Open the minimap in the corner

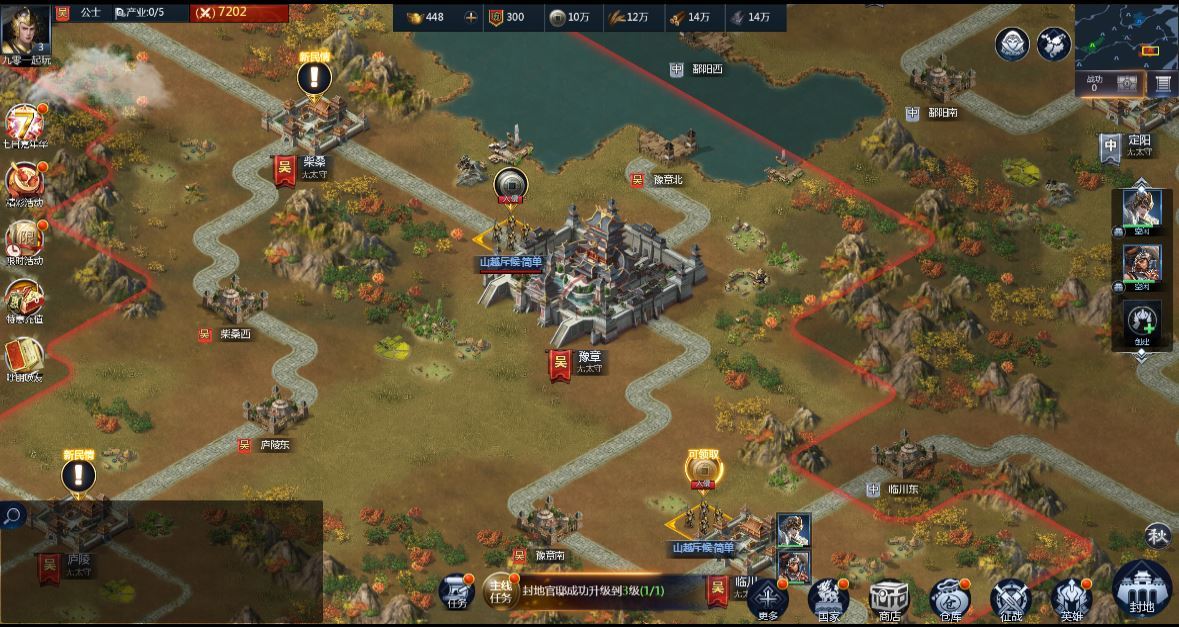click(1126, 34)
